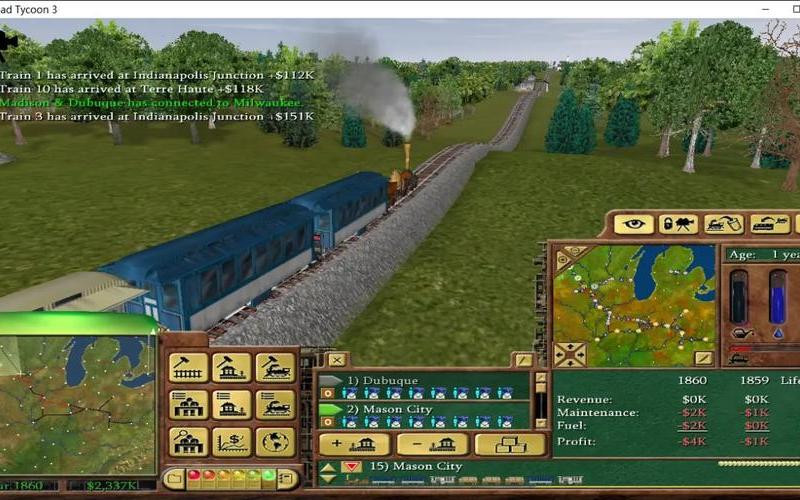Set game speed to fastest green light

[268, 476]
